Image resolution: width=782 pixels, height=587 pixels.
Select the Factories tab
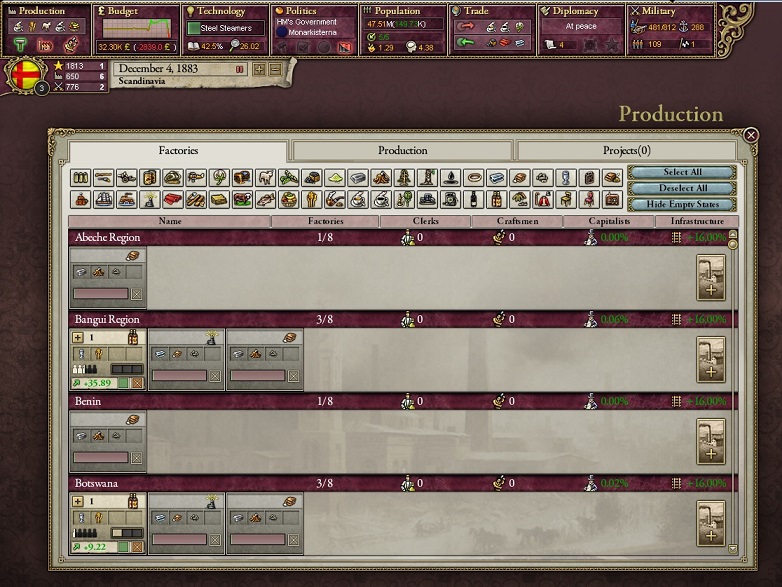point(179,151)
